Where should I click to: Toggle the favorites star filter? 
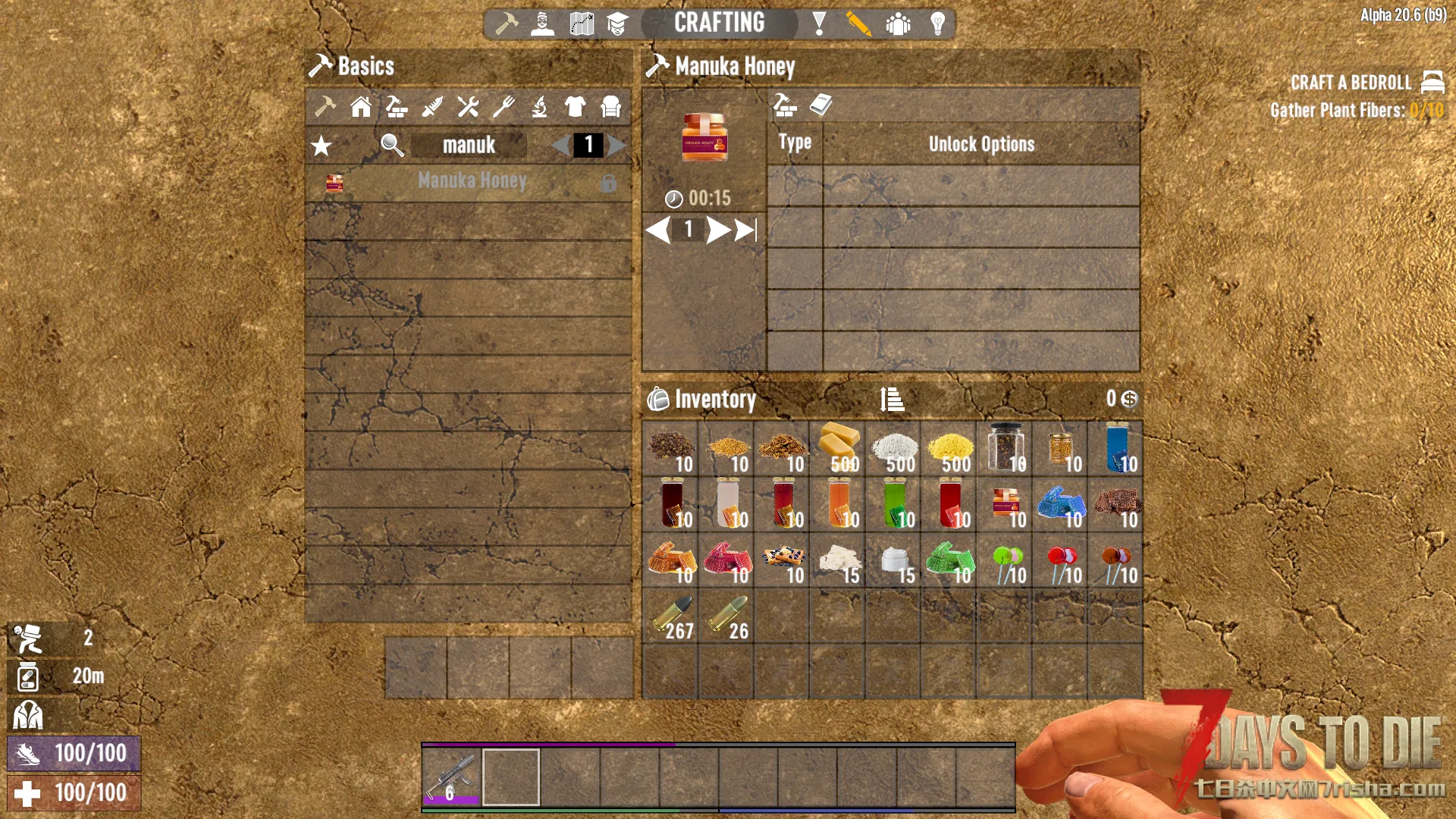point(322,146)
